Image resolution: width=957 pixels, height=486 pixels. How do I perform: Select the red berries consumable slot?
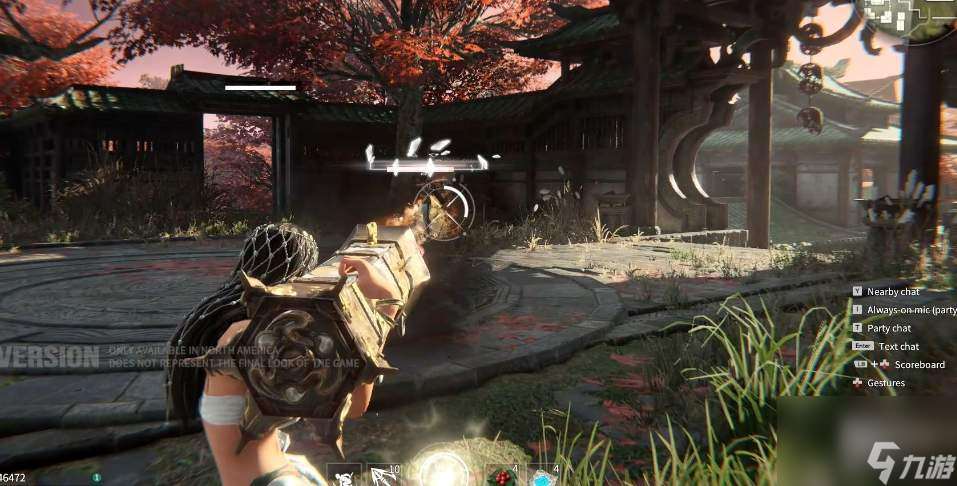[x=502, y=476]
